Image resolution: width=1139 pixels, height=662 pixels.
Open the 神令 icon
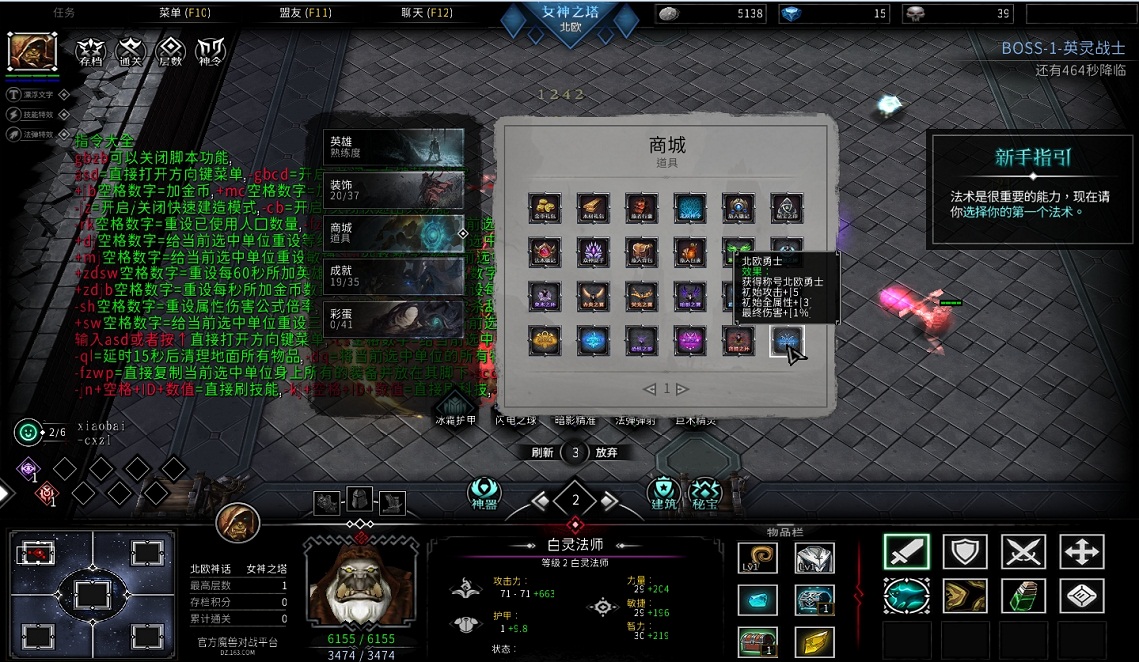click(x=210, y=51)
